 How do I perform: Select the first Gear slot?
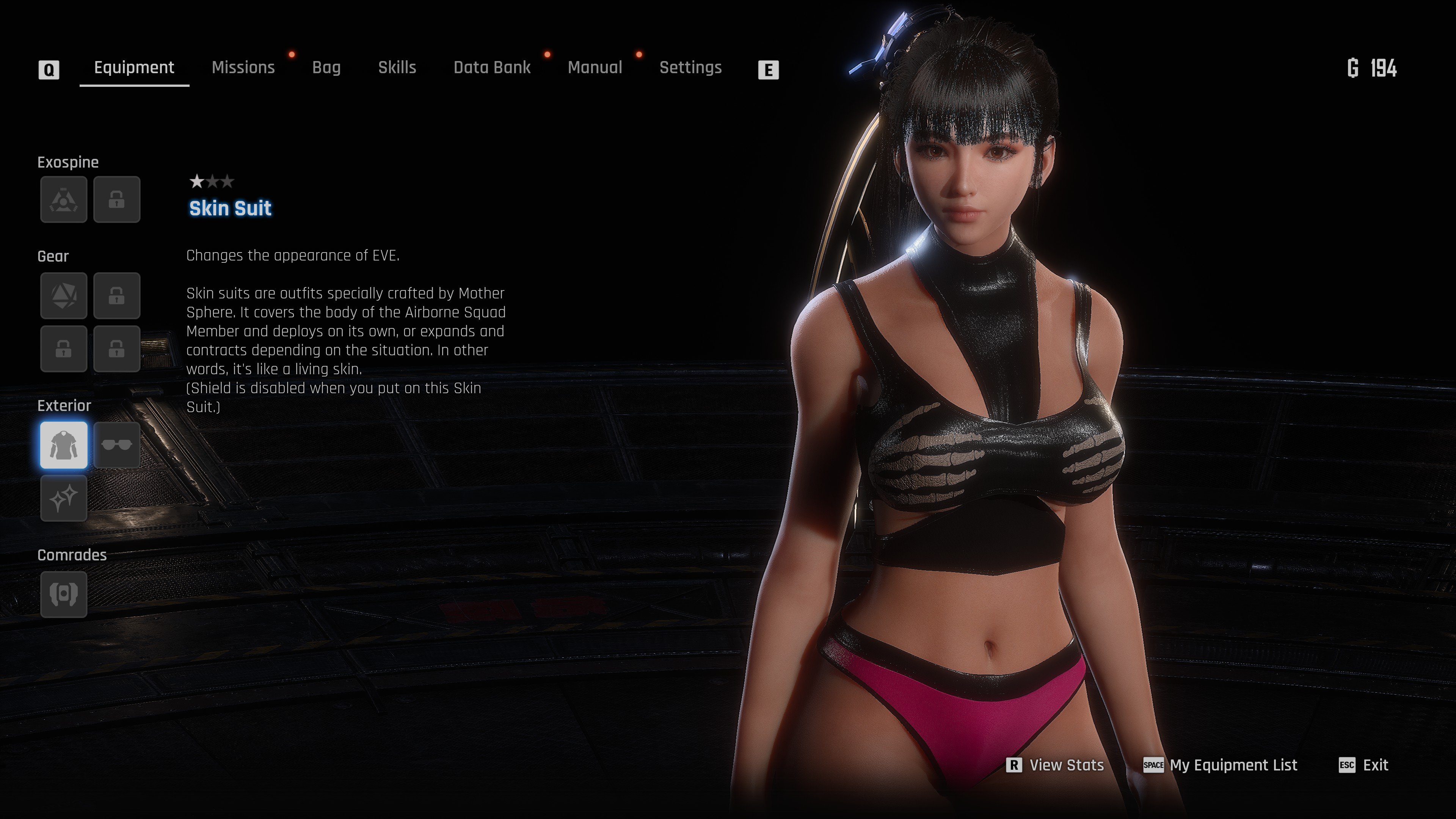(x=64, y=296)
